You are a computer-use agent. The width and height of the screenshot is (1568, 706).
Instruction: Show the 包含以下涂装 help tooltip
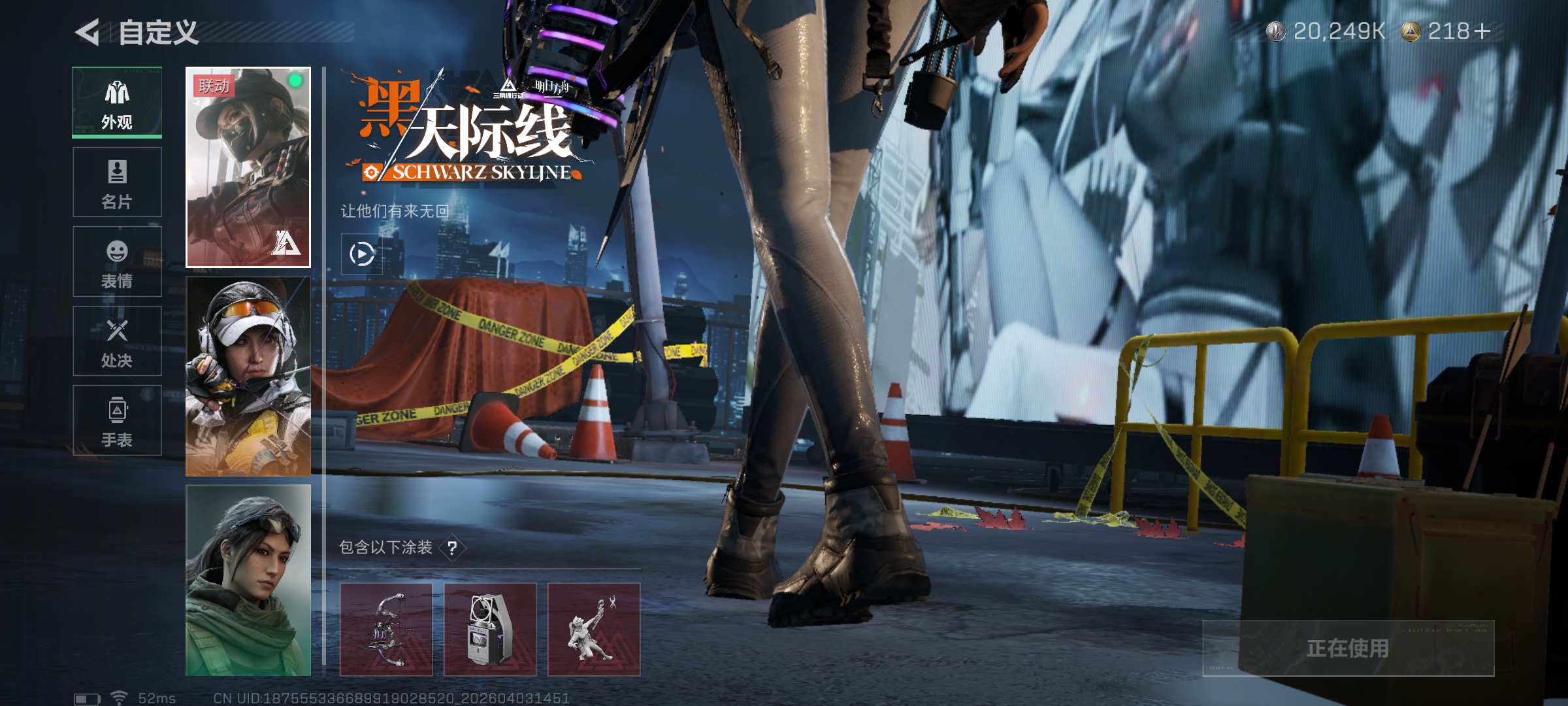point(452,548)
